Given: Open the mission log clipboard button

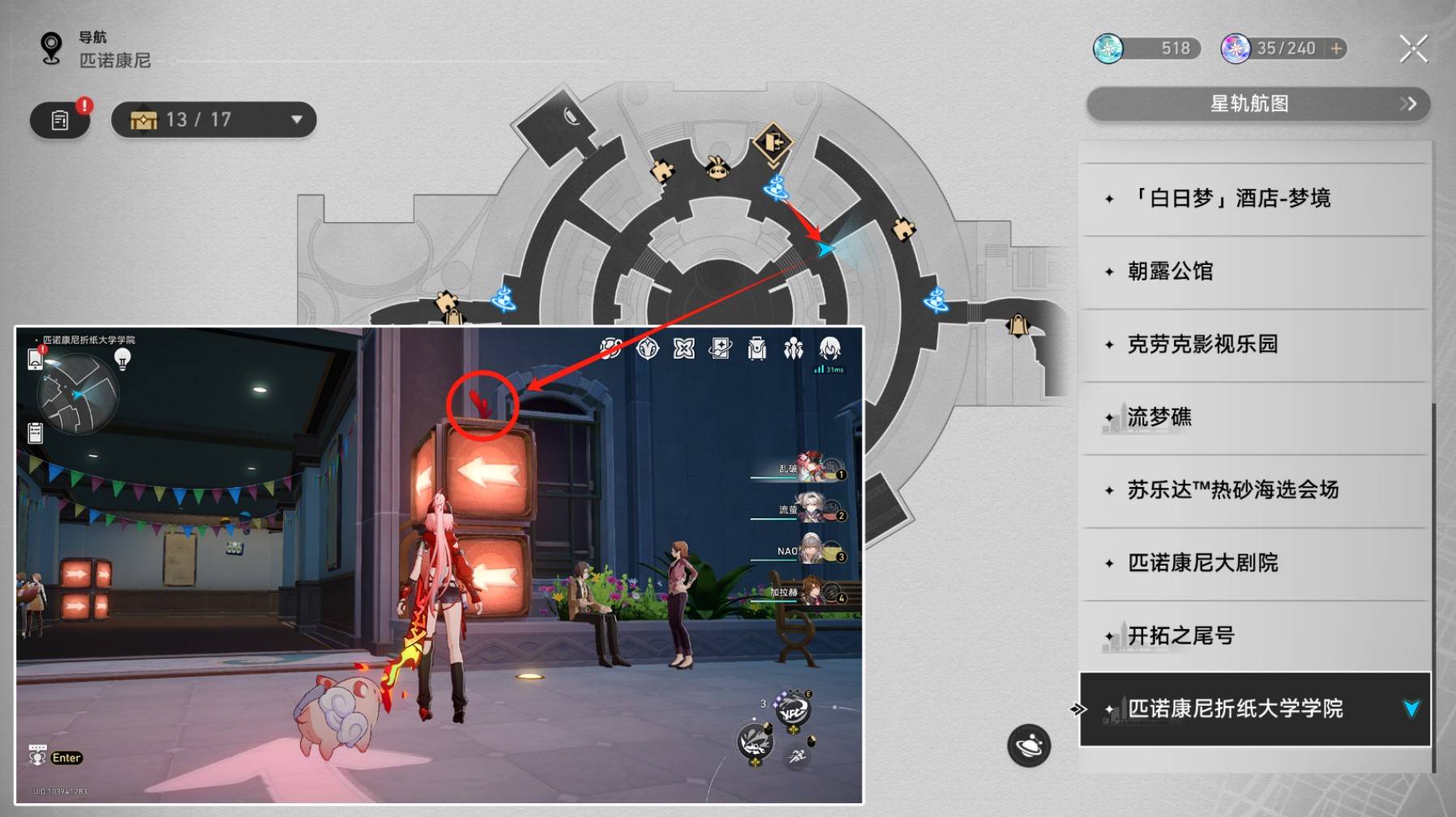Looking at the screenshot, I should pos(60,120).
